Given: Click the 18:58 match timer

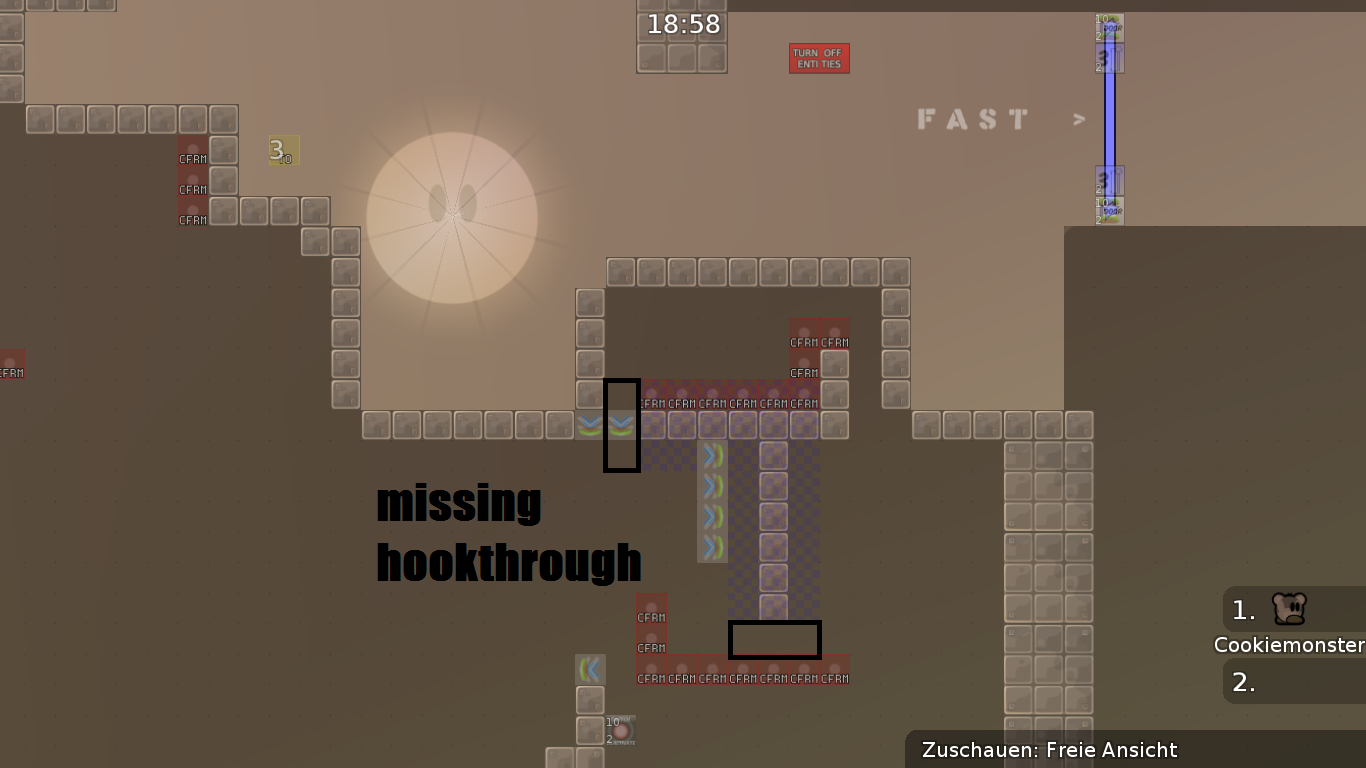Looking at the screenshot, I should point(681,24).
